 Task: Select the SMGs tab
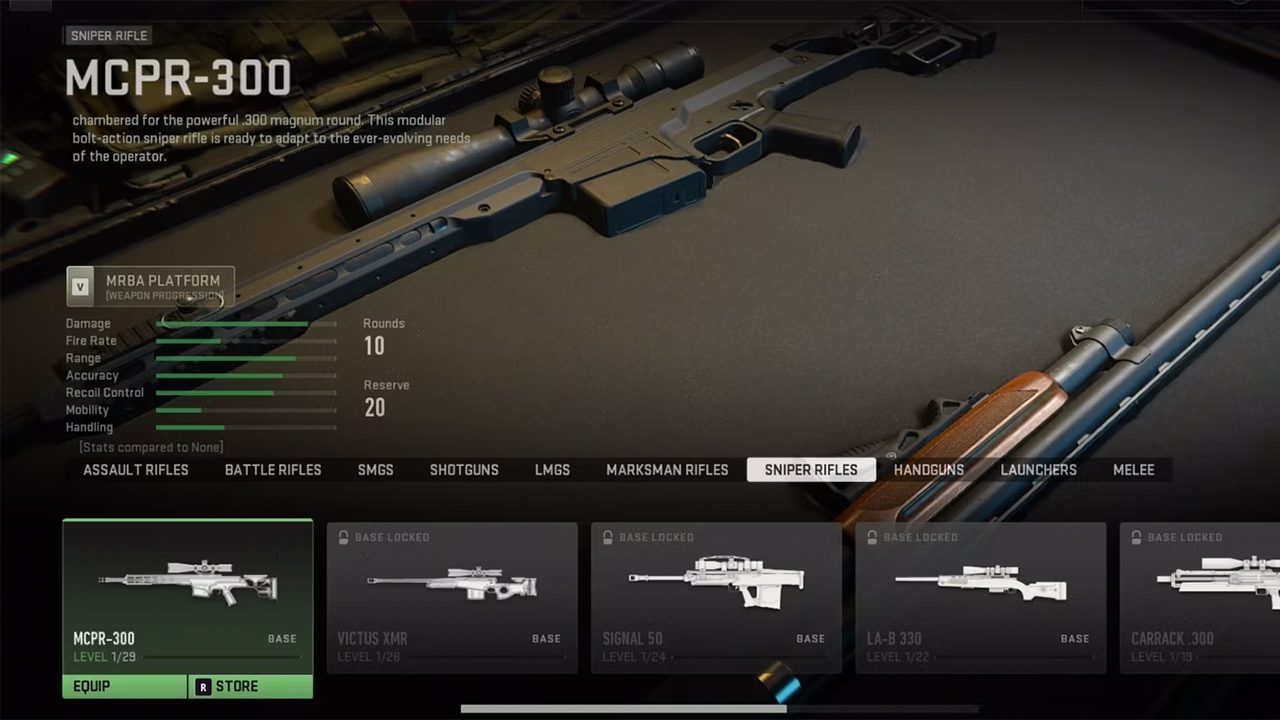point(375,470)
